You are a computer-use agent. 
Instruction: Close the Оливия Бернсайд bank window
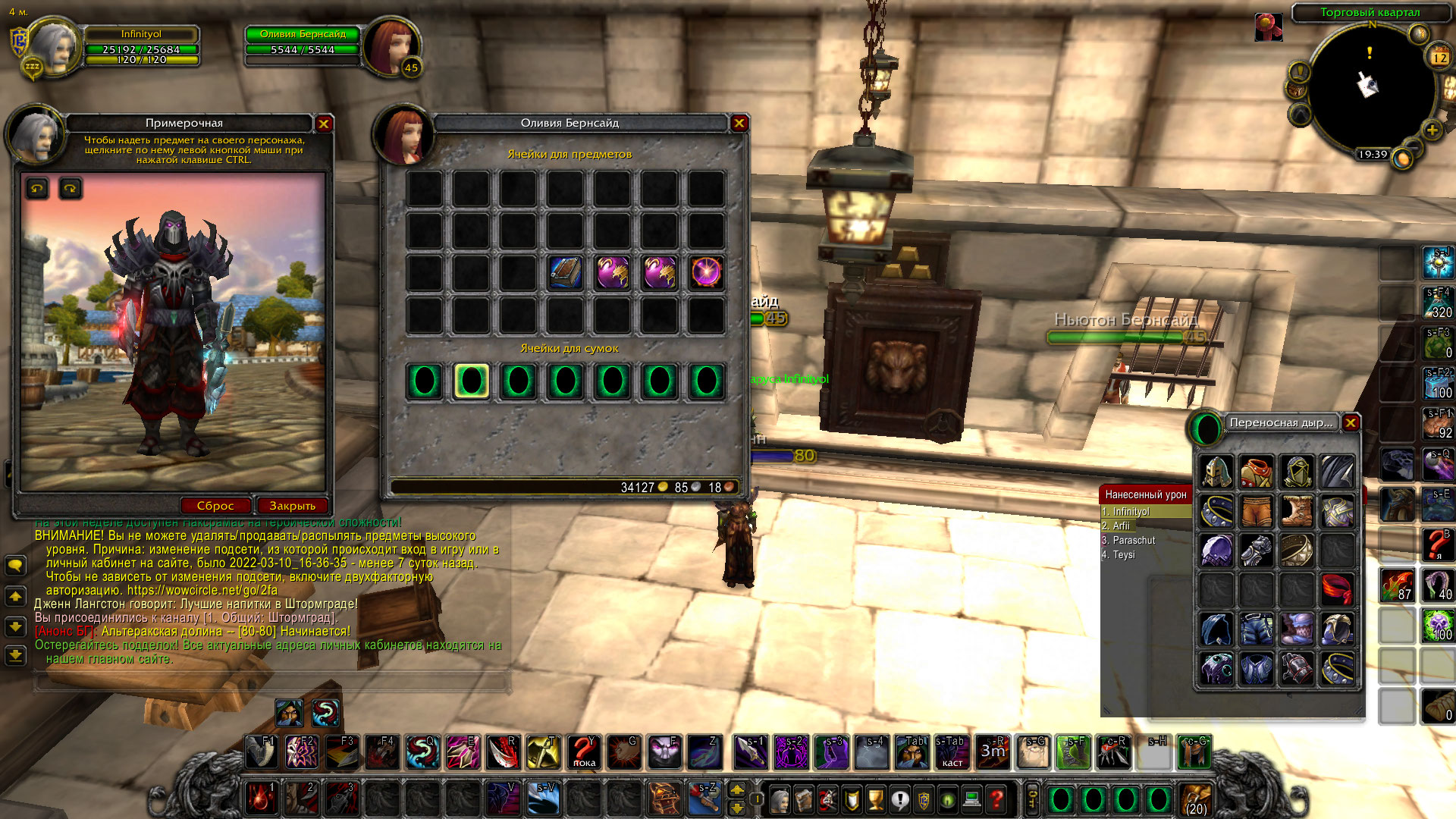tap(739, 123)
